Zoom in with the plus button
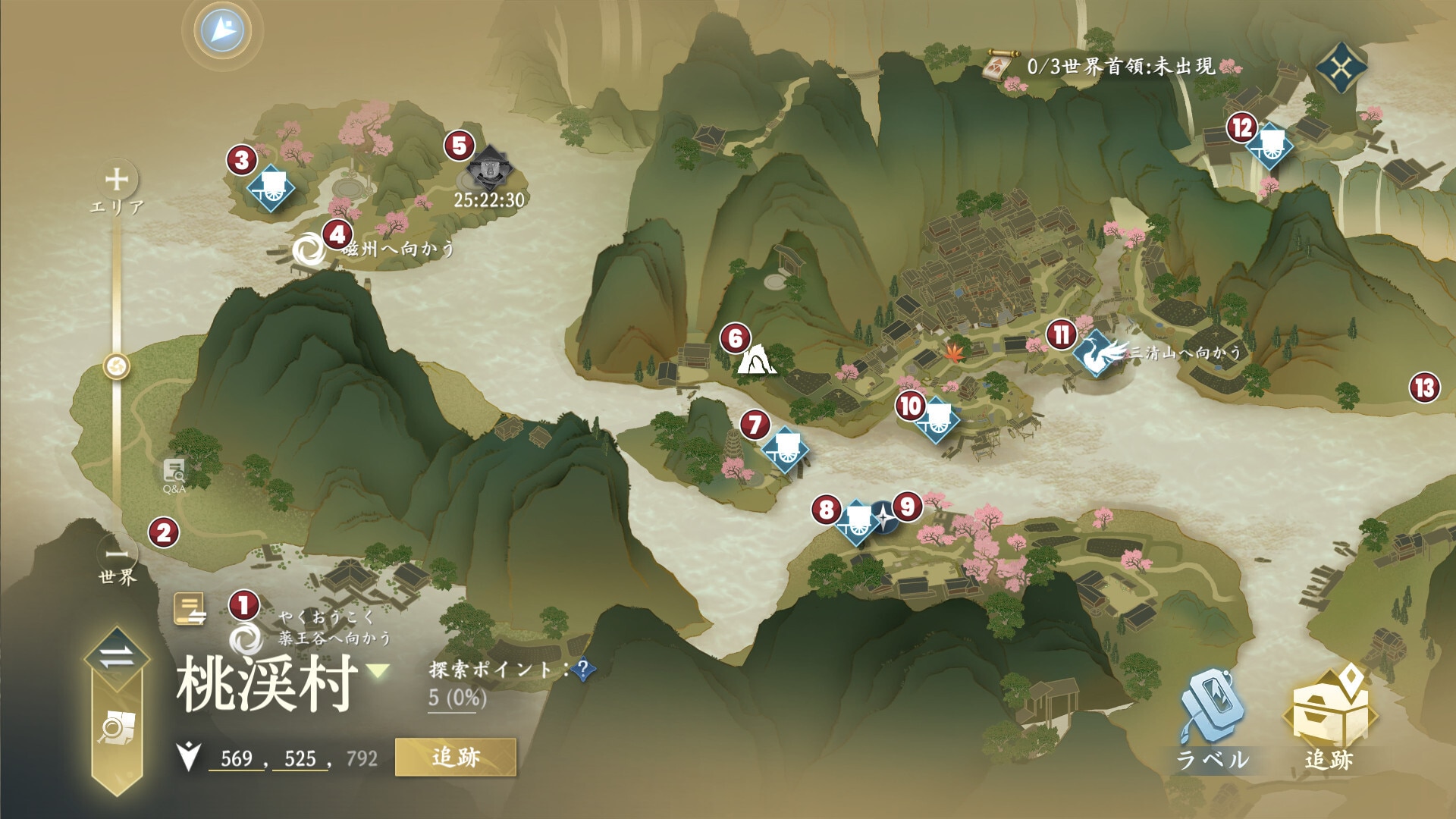The height and width of the screenshot is (819, 1456). pyautogui.click(x=117, y=180)
